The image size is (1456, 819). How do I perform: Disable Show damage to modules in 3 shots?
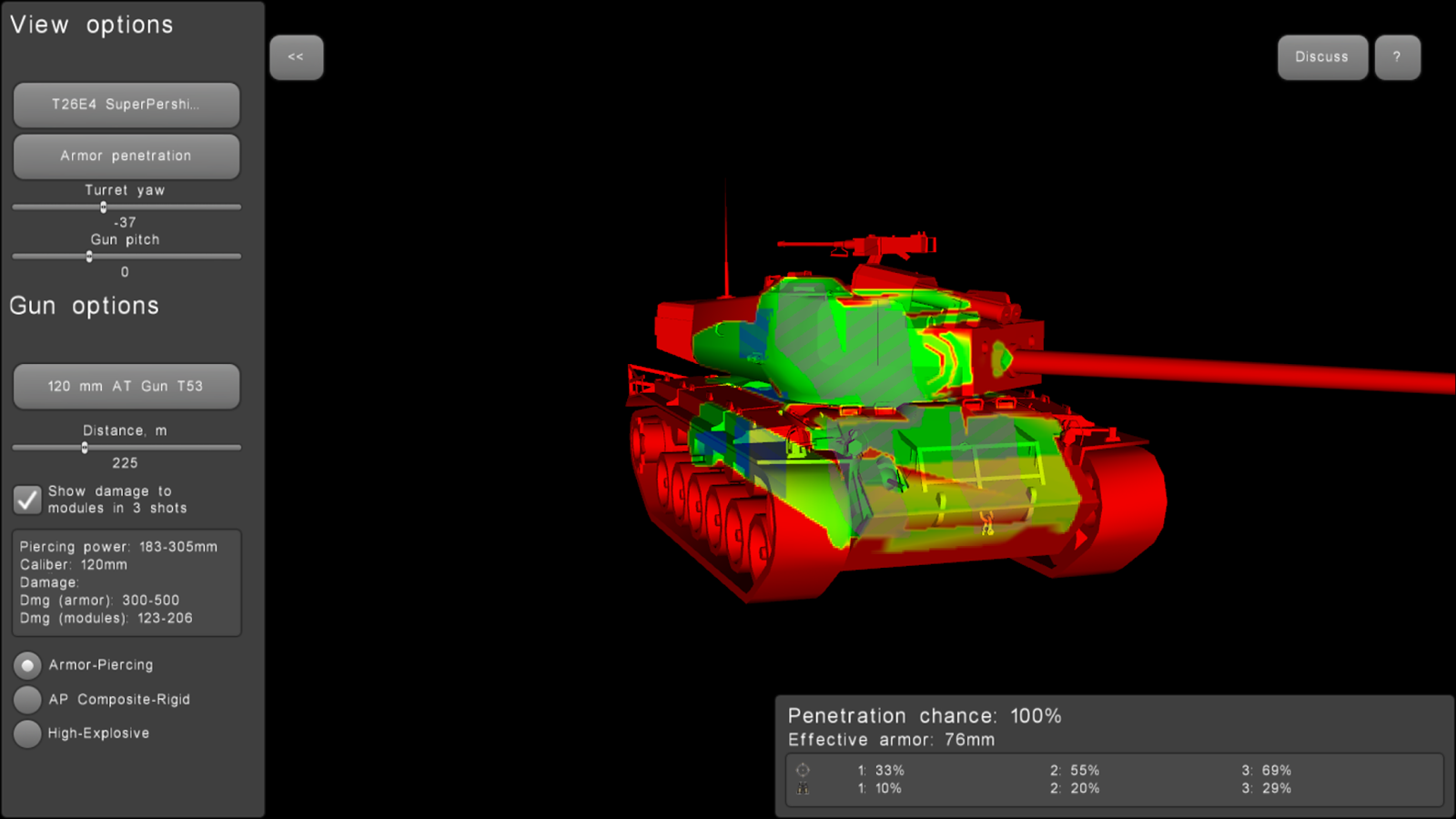[27, 500]
